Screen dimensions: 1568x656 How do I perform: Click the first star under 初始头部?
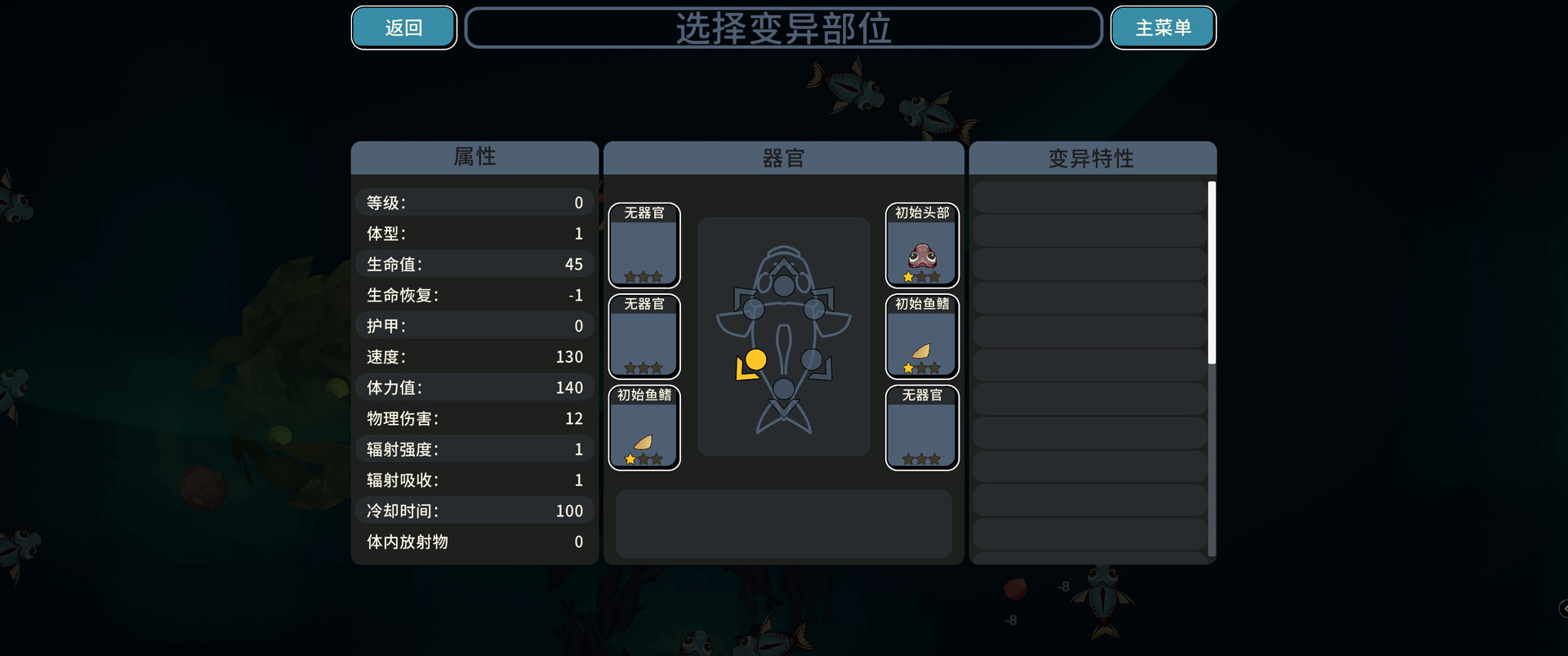coord(908,277)
